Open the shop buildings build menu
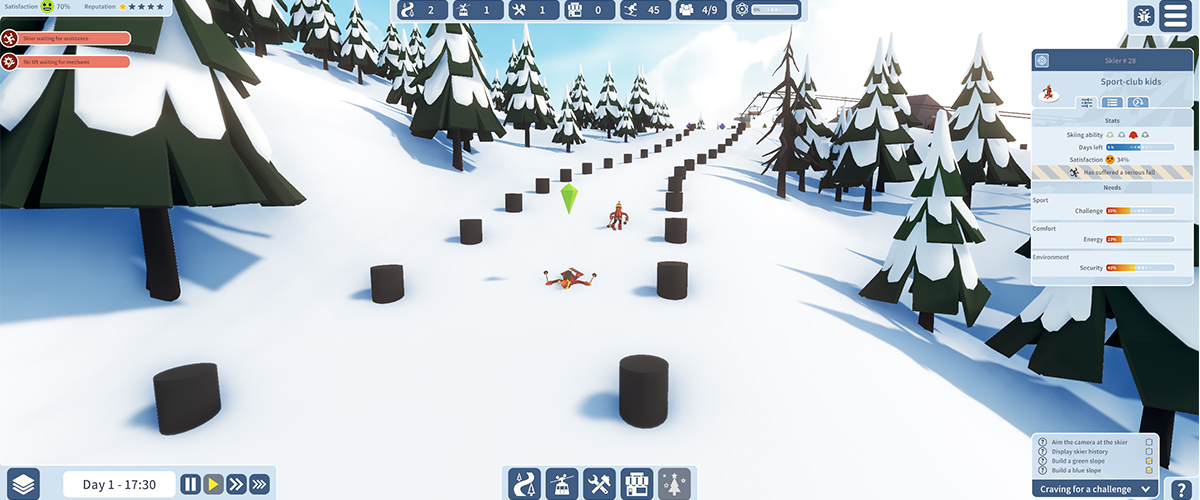Screen dimensions: 1200x500 (x=637, y=484)
